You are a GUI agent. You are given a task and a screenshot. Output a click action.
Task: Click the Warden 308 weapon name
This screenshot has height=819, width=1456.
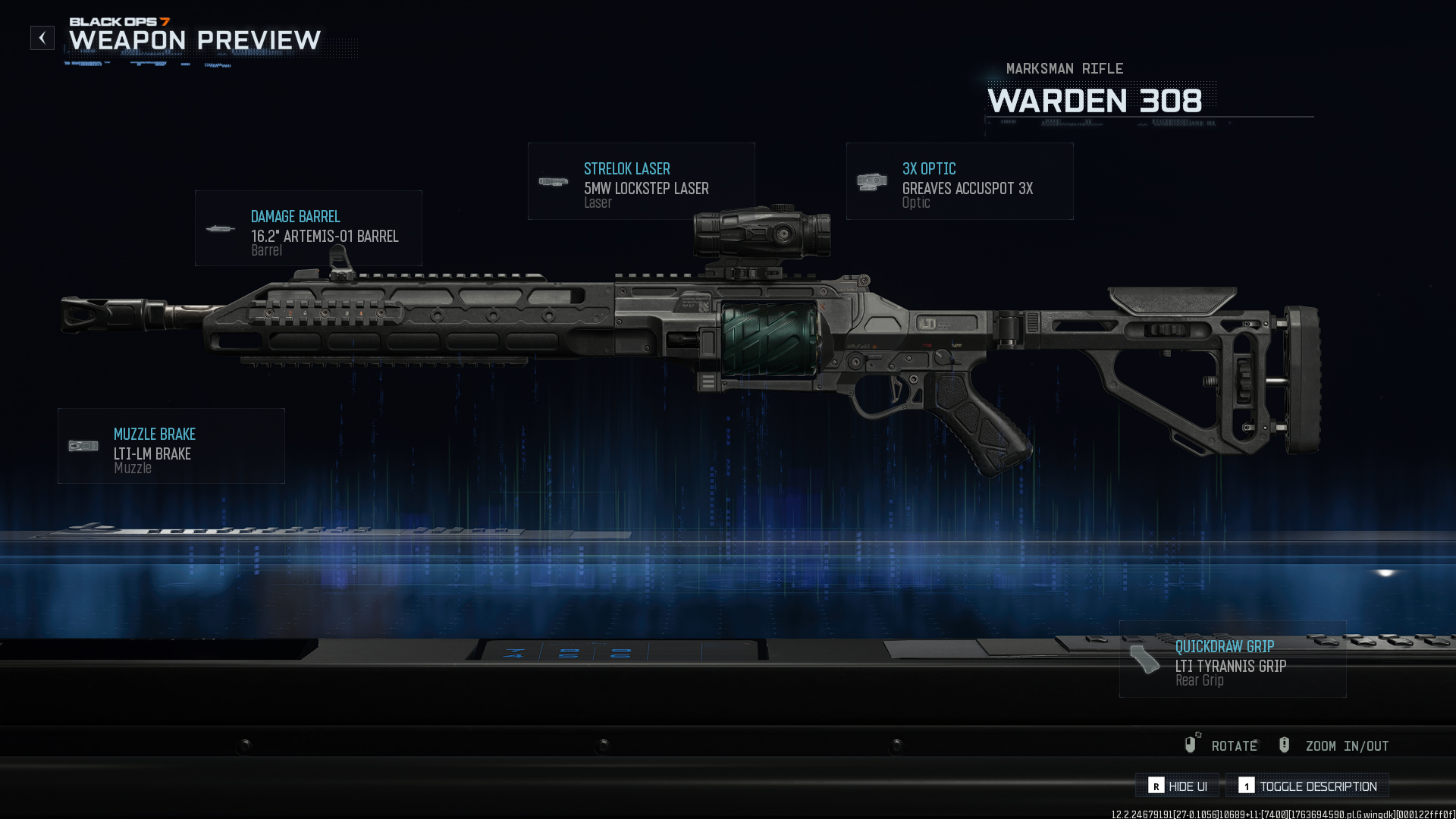(x=1097, y=101)
